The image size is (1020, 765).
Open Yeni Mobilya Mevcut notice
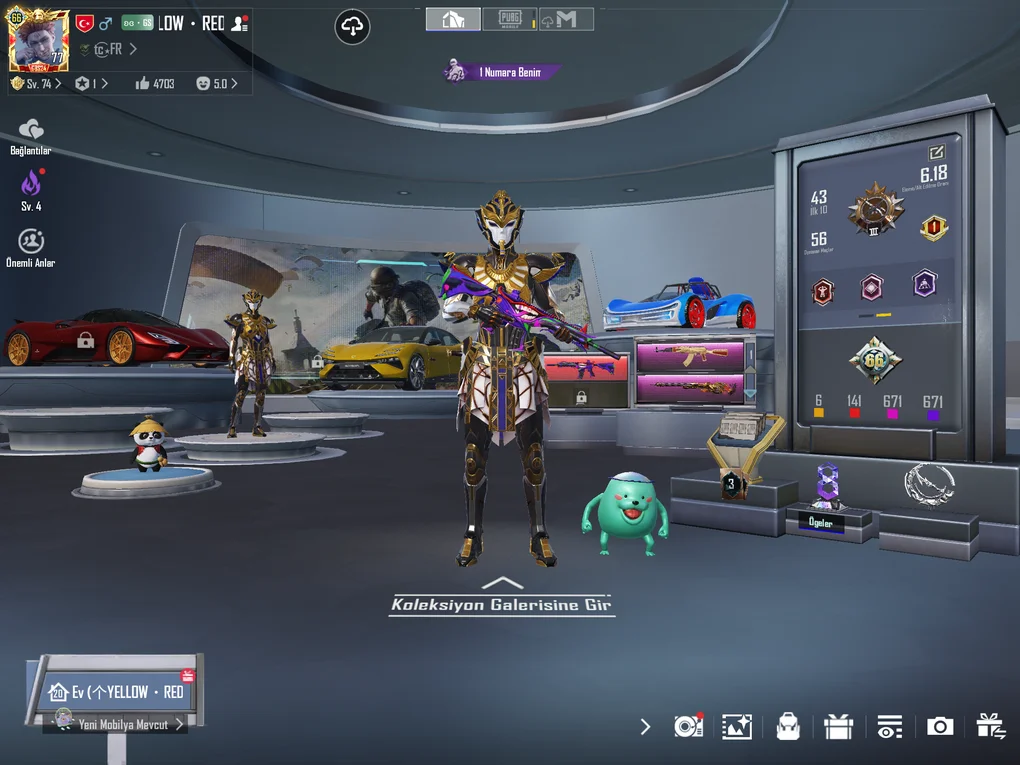122,724
